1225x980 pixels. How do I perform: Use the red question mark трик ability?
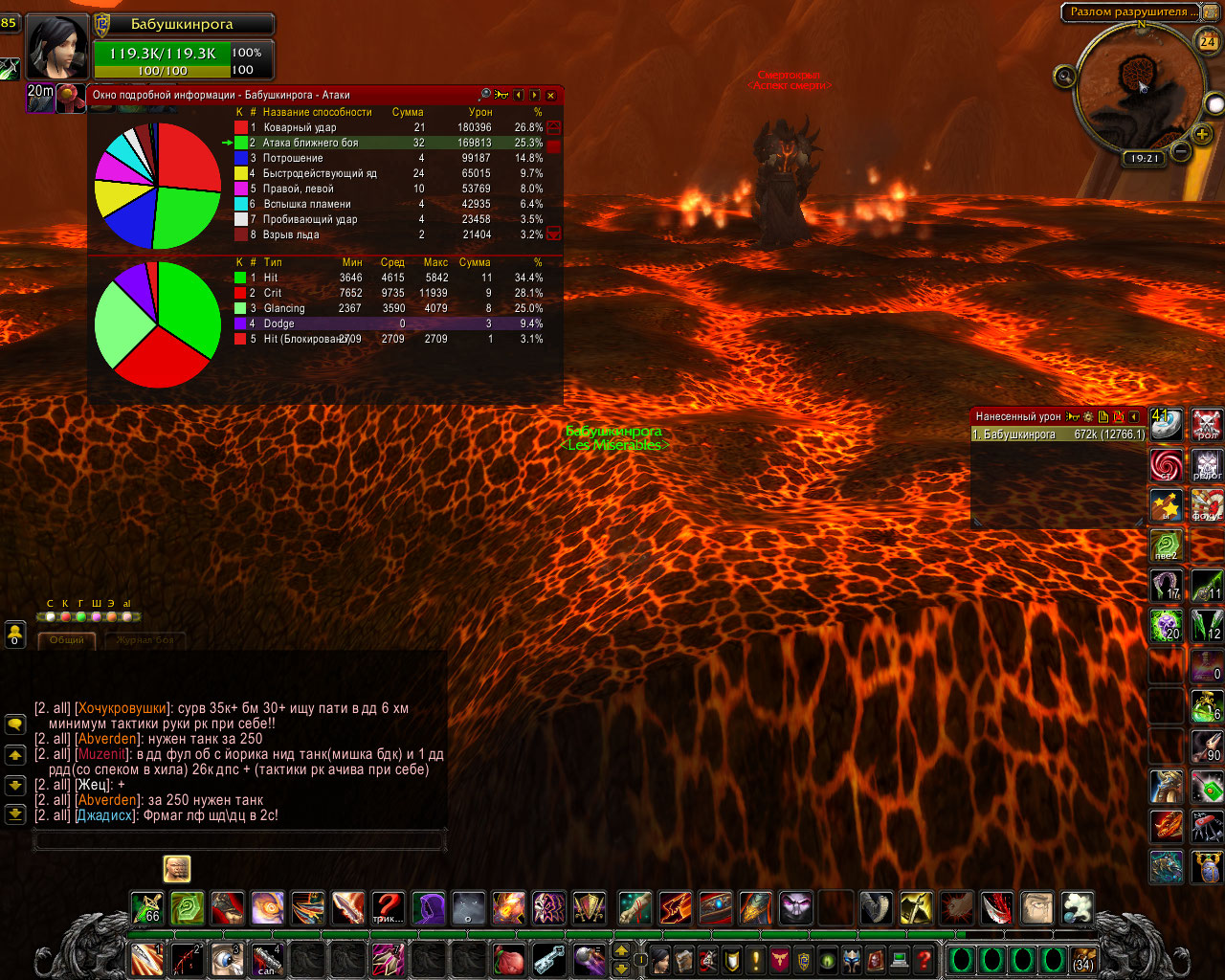coord(388,907)
